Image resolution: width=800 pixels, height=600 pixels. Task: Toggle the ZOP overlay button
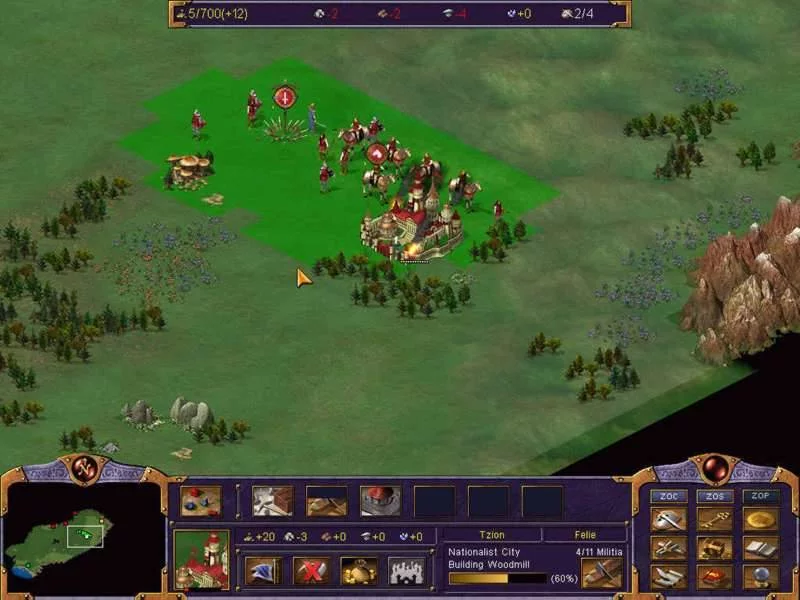(x=761, y=496)
